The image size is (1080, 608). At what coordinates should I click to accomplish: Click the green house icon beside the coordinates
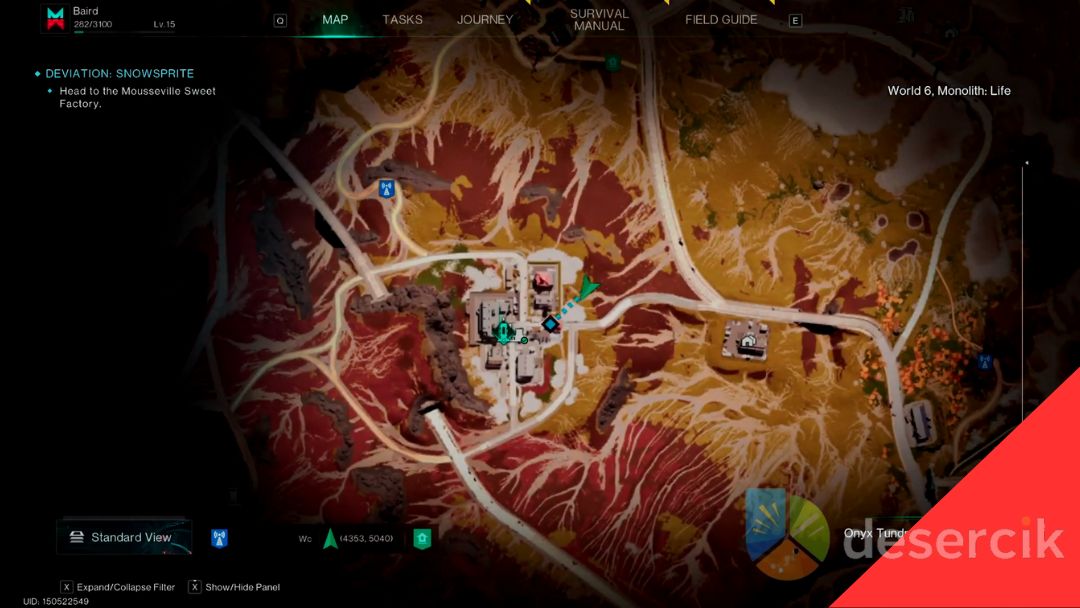[x=422, y=538]
